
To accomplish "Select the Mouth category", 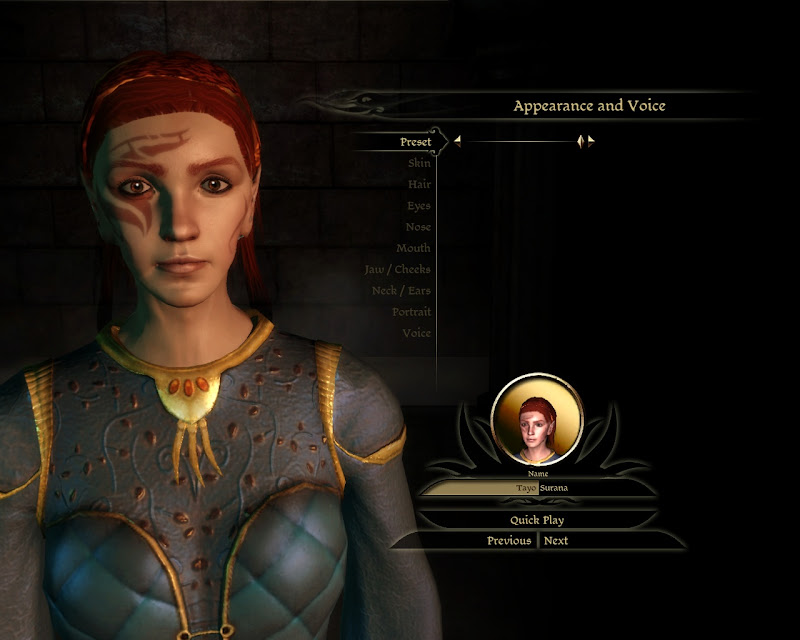I will click(414, 248).
